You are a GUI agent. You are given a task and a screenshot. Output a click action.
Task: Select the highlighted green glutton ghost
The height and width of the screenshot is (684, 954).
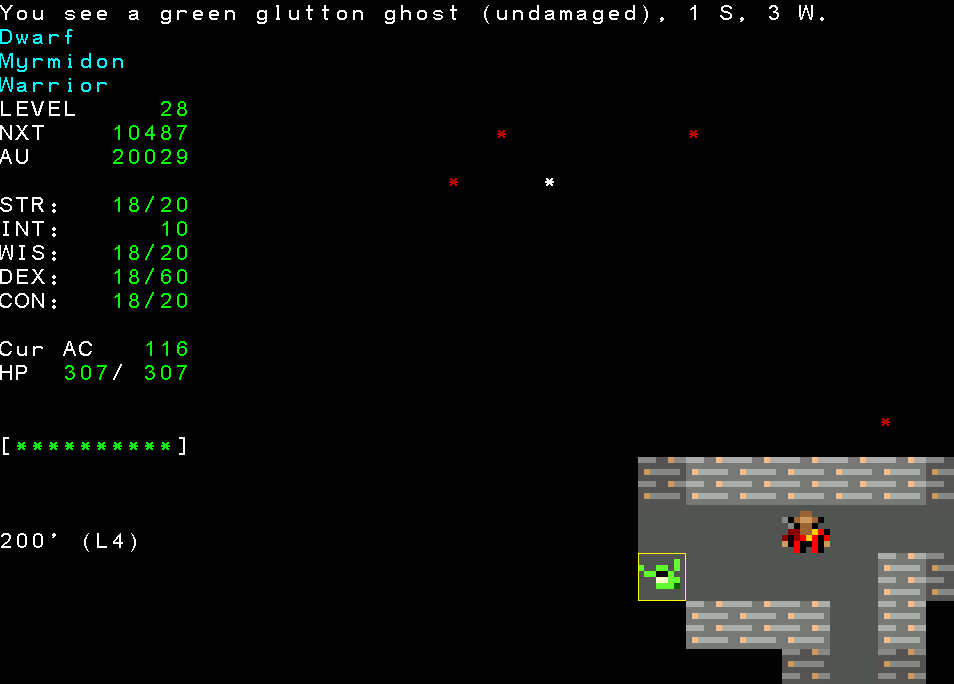[662, 577]
